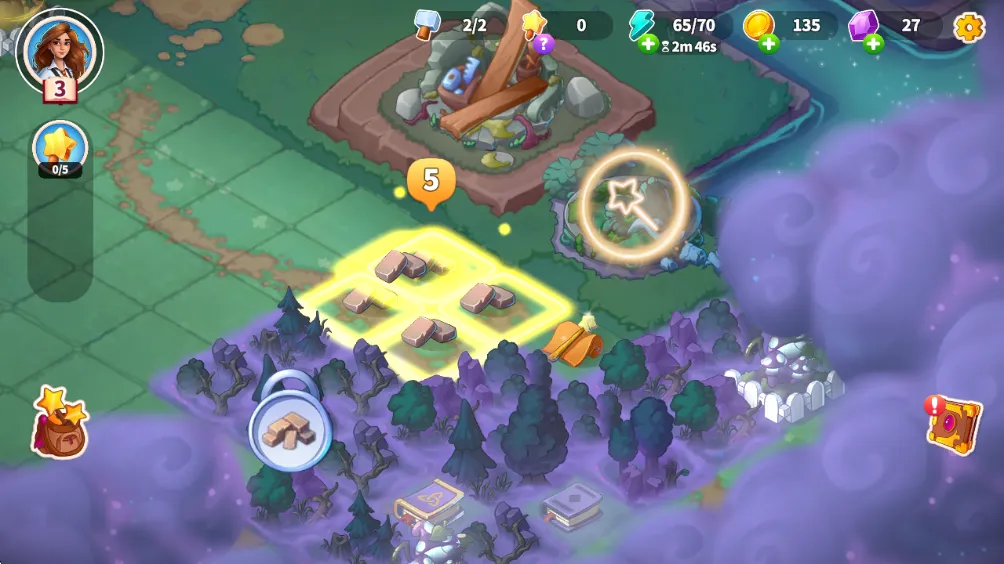Buy more gold coins with the plus
This screenshot has width=1004, height=564.
pyautogui.click(x=768, y=43)
